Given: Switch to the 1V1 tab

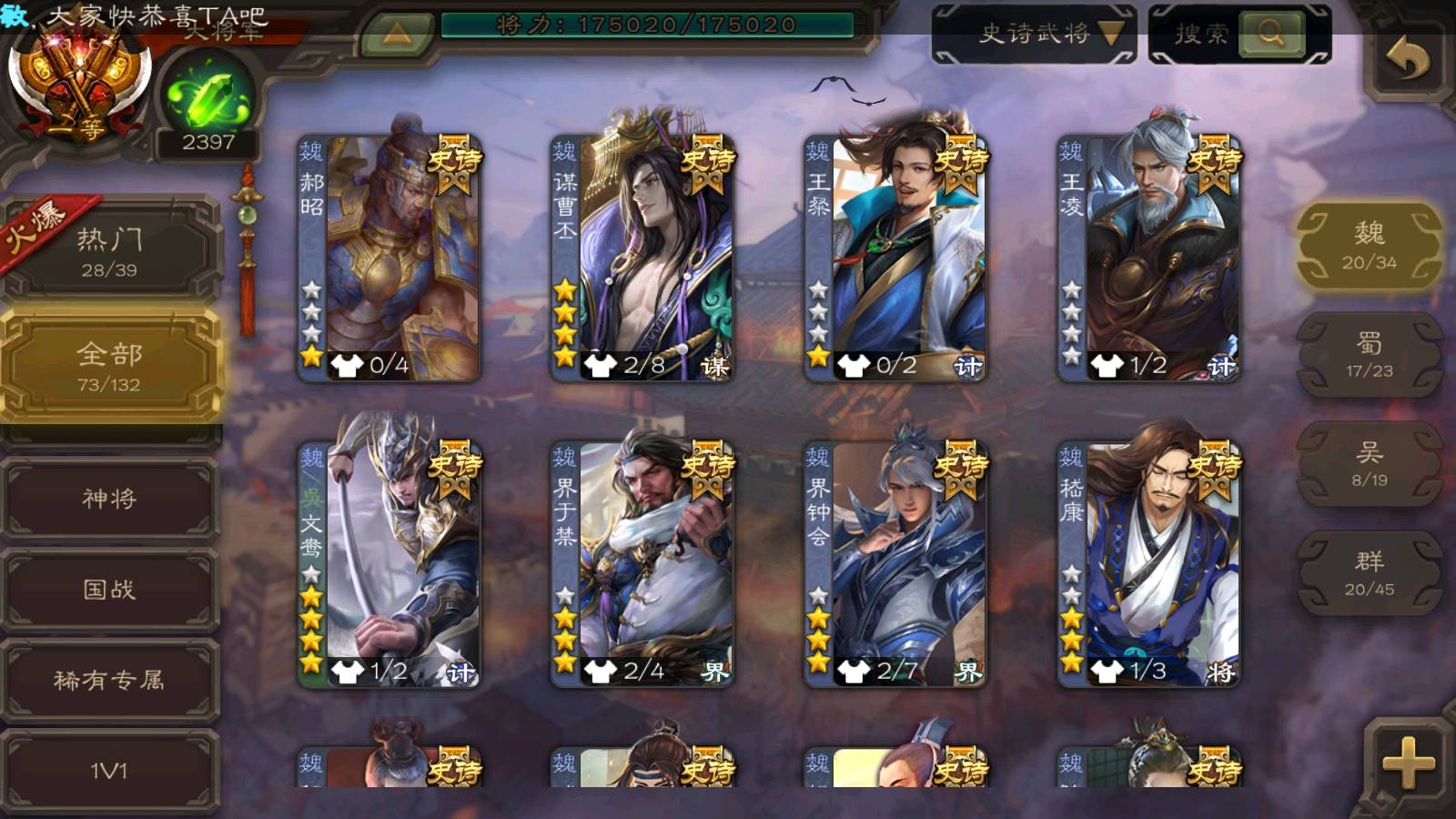Looking at the screenshot, I should tap(109, 771).
